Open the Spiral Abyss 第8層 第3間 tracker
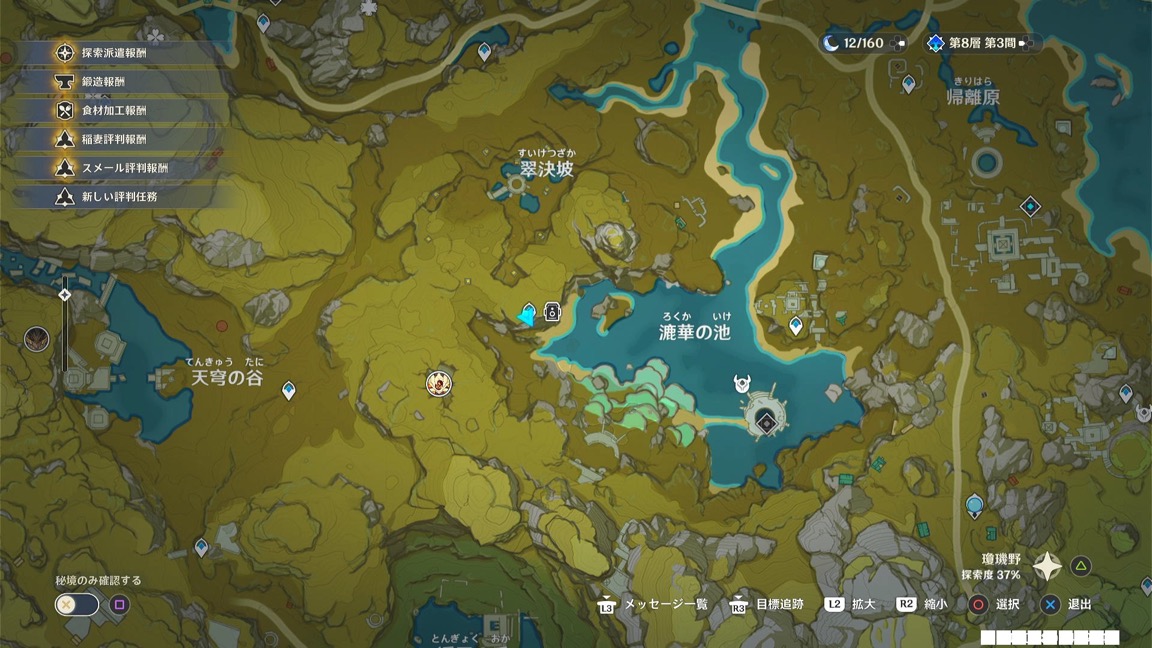This screenshot has width=1152, height=648. click(x=981, y=43)
